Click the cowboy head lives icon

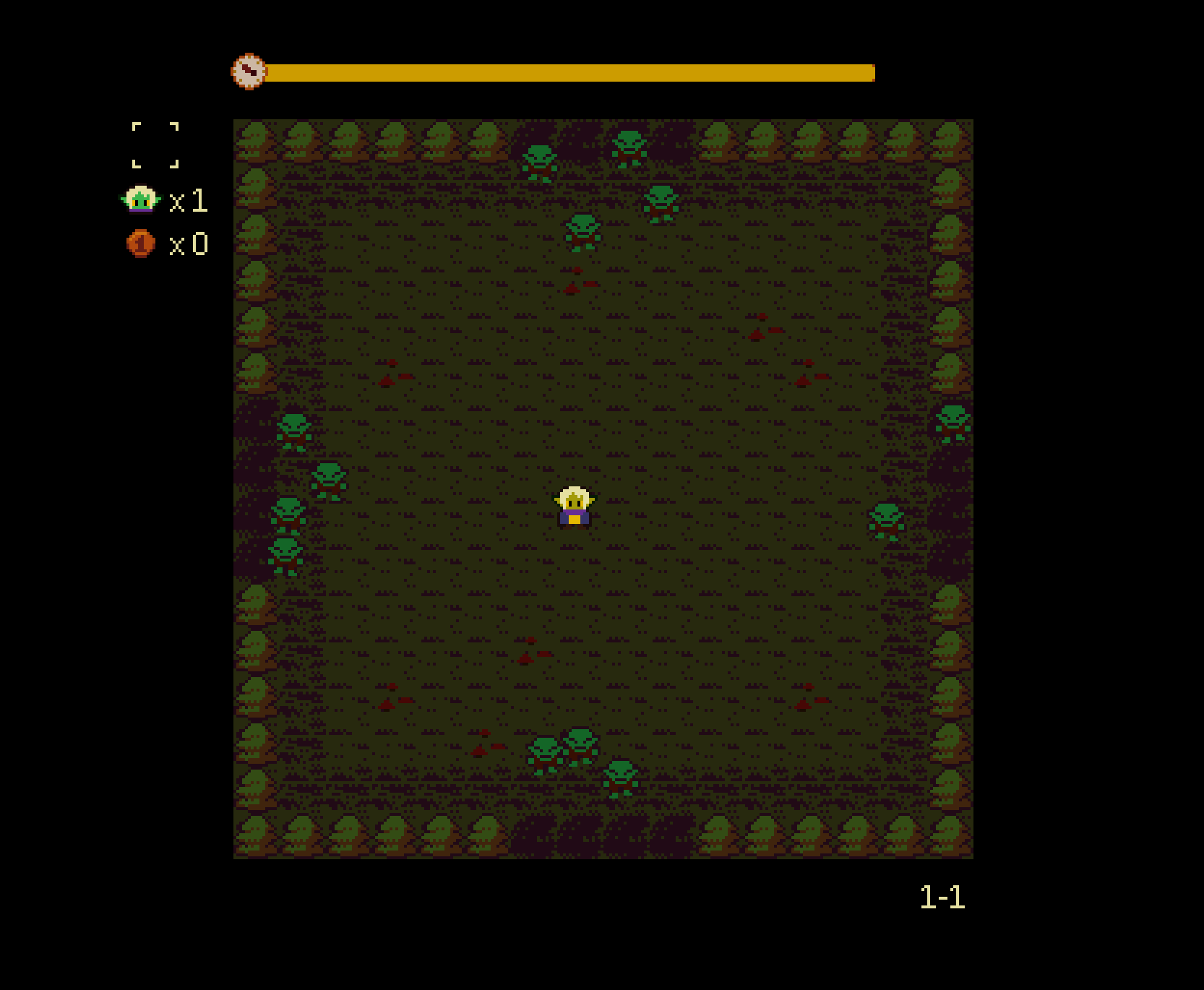point(140,199)
